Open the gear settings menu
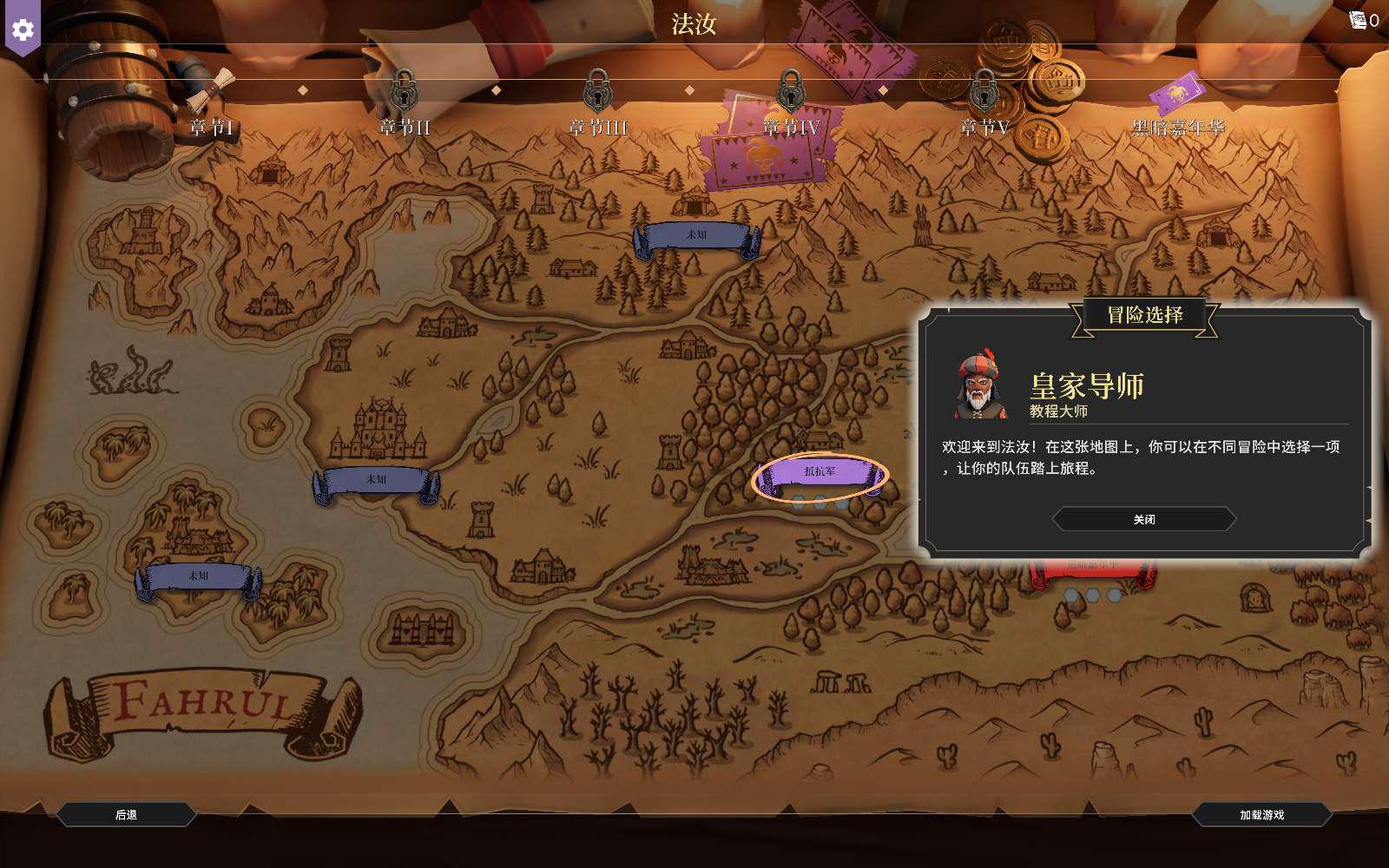Viewport: 1389px width, 868px height. (x=23, y=30)
